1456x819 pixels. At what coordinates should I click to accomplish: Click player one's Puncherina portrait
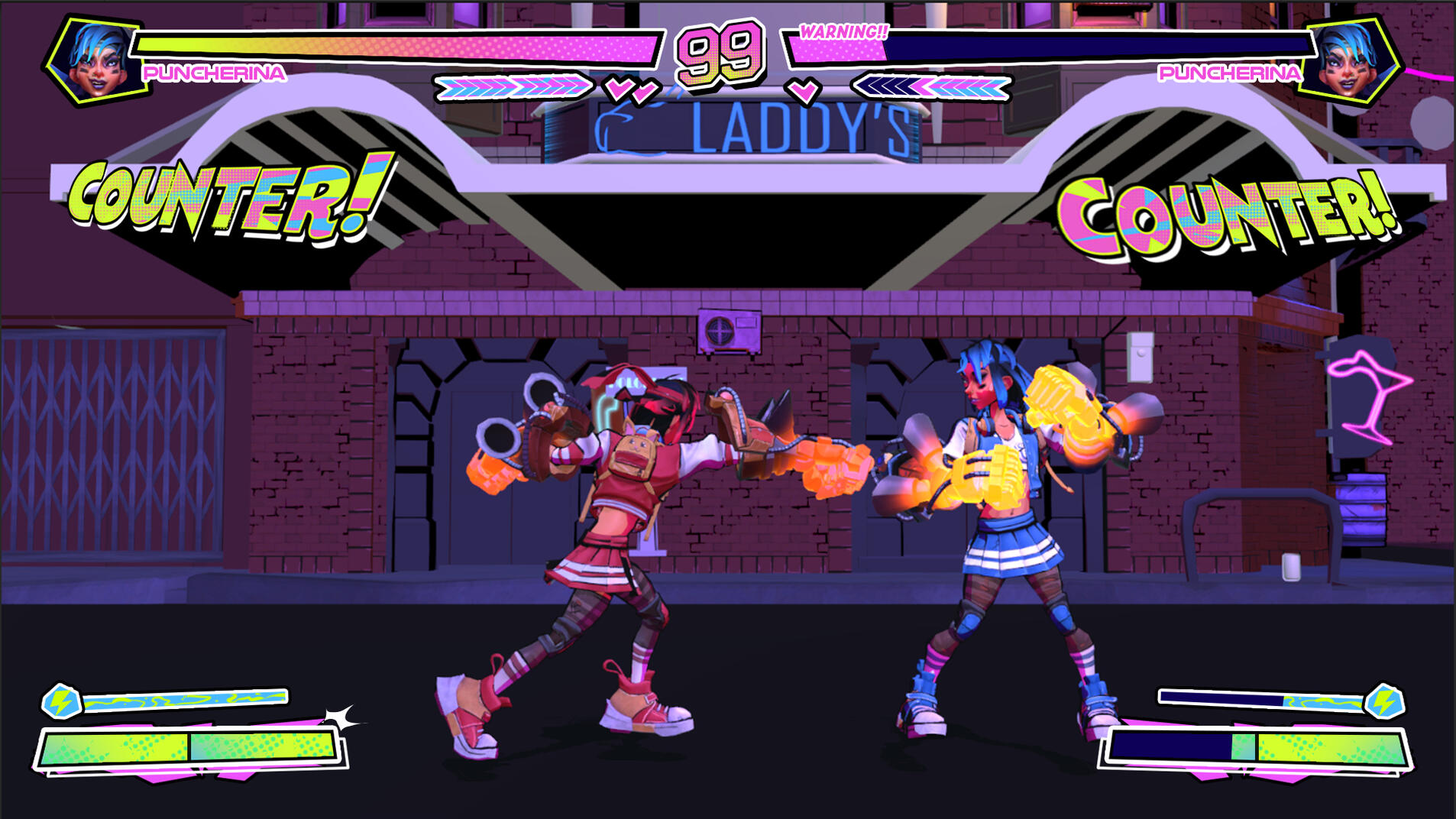click(95, 60)
